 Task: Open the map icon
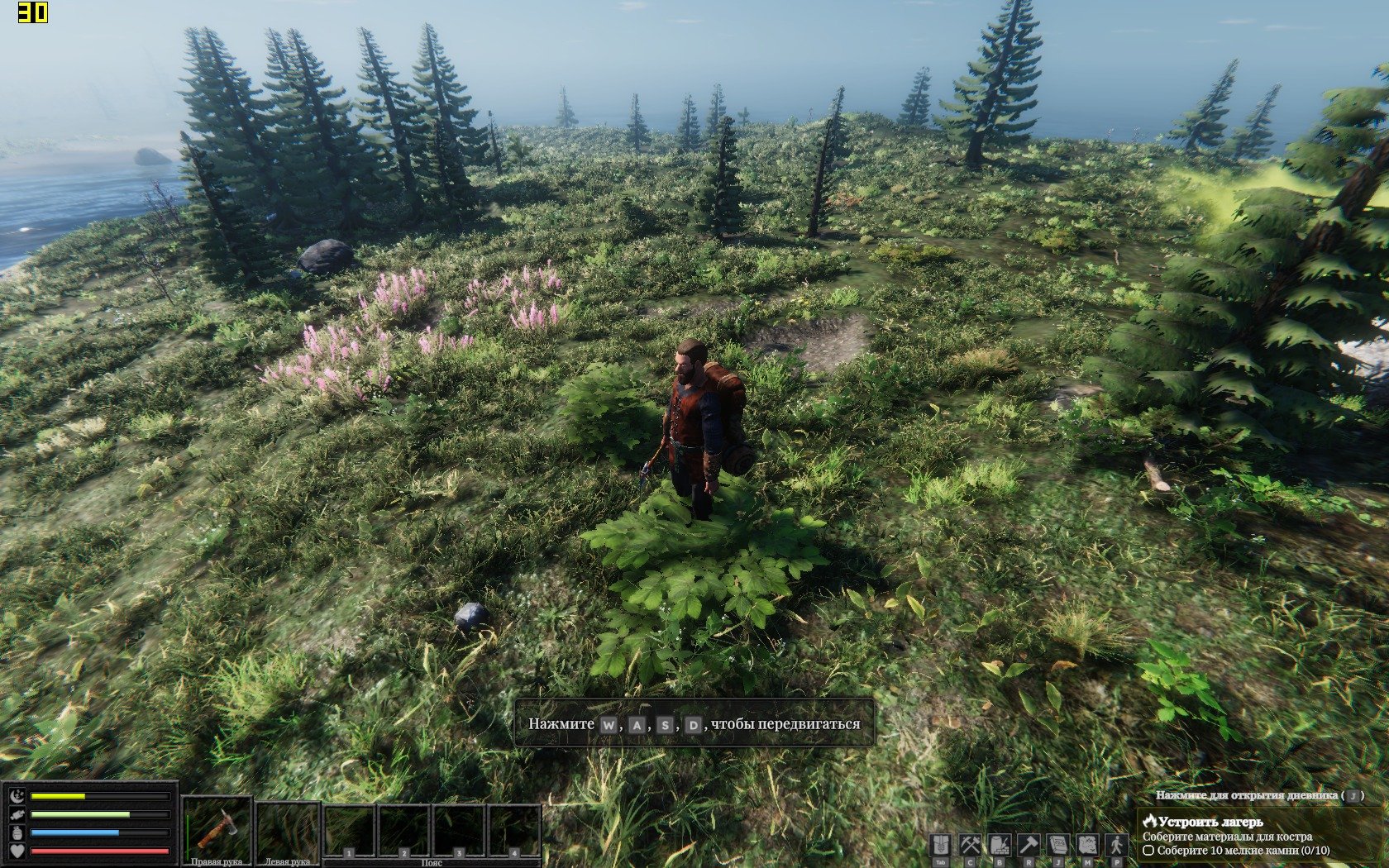[1087, 845]
